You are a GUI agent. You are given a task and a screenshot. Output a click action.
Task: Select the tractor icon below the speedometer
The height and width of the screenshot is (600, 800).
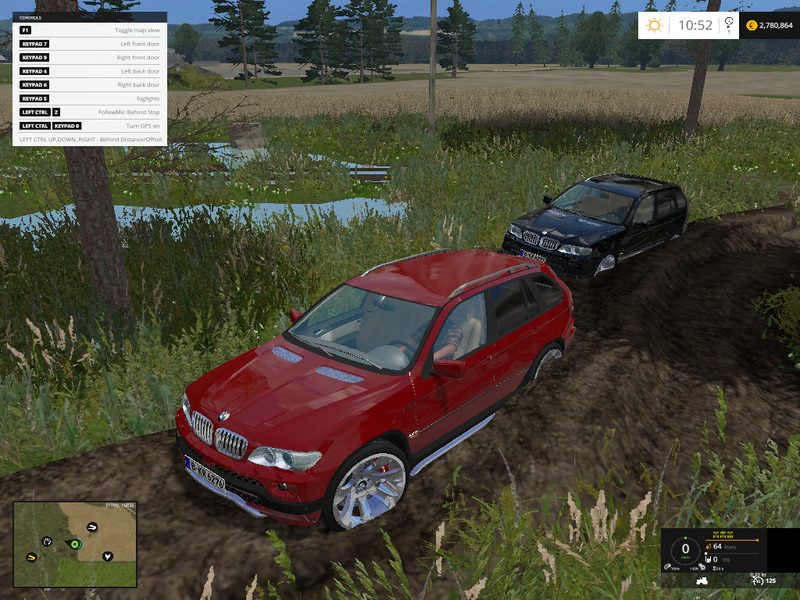(x=700, y=581)
